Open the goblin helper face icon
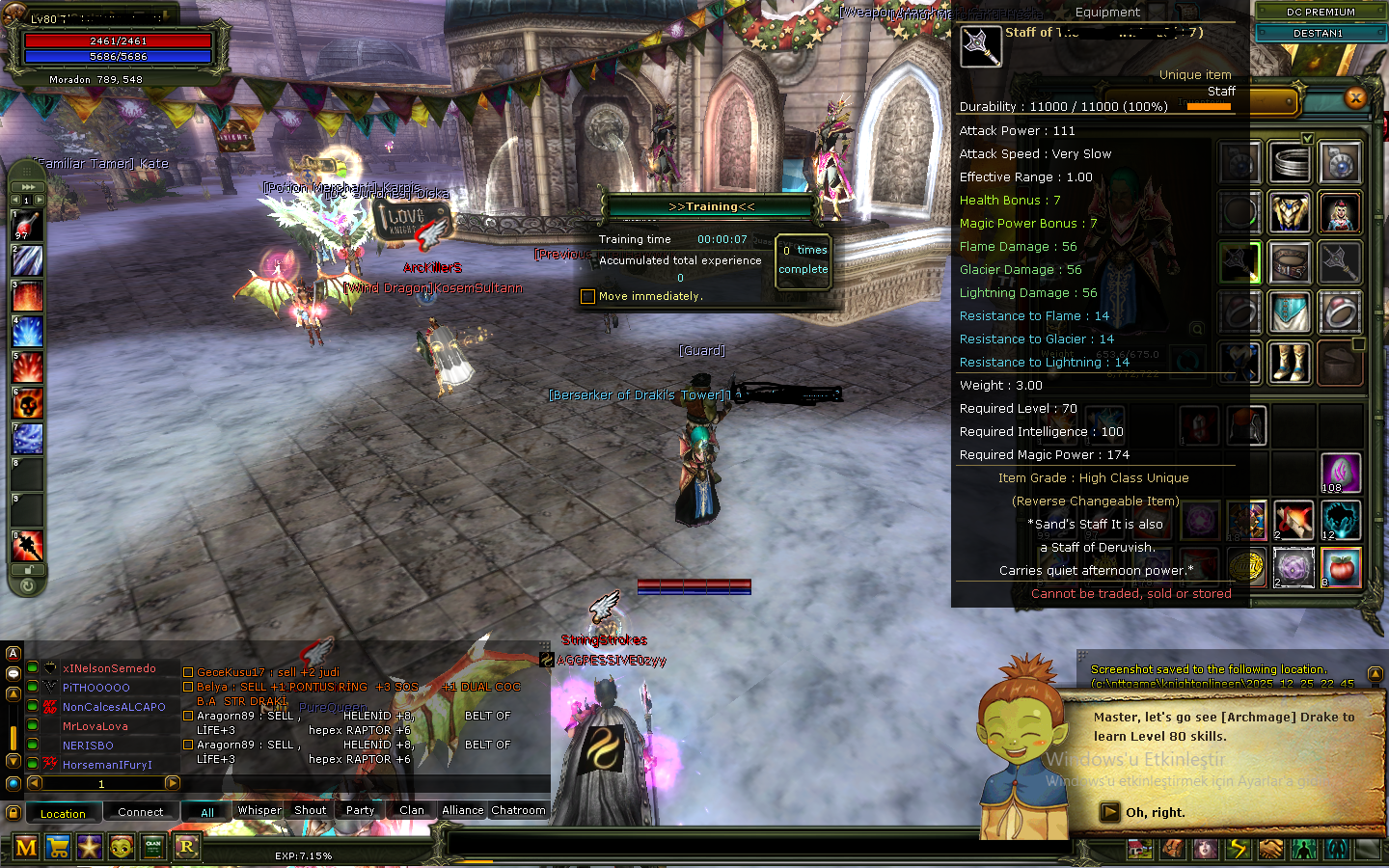The height and width of the screenshot is (868, 1389). (x=122, y=847)
